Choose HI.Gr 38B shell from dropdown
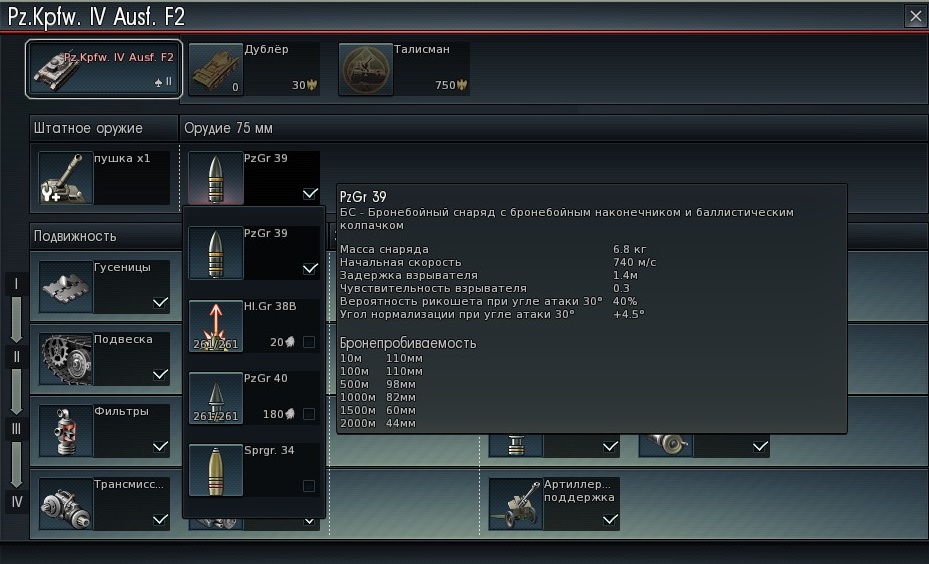 (254, 325)
